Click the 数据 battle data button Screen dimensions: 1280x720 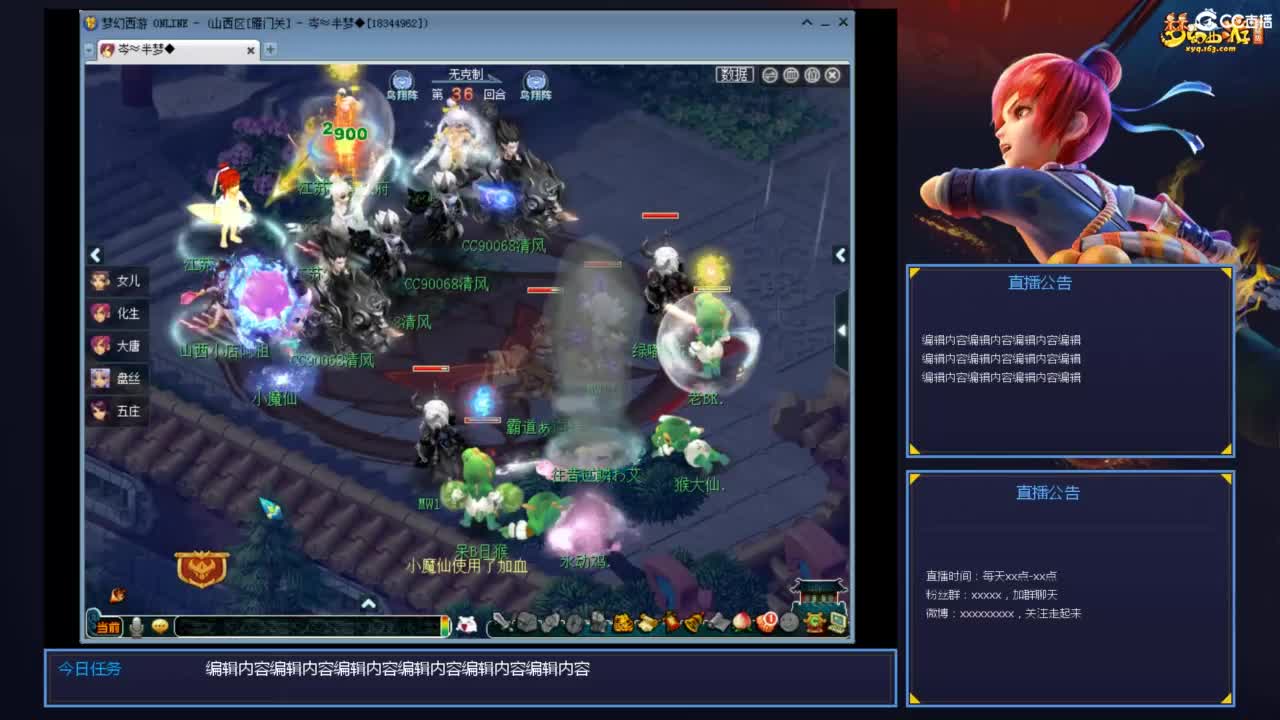coord(733,76)
